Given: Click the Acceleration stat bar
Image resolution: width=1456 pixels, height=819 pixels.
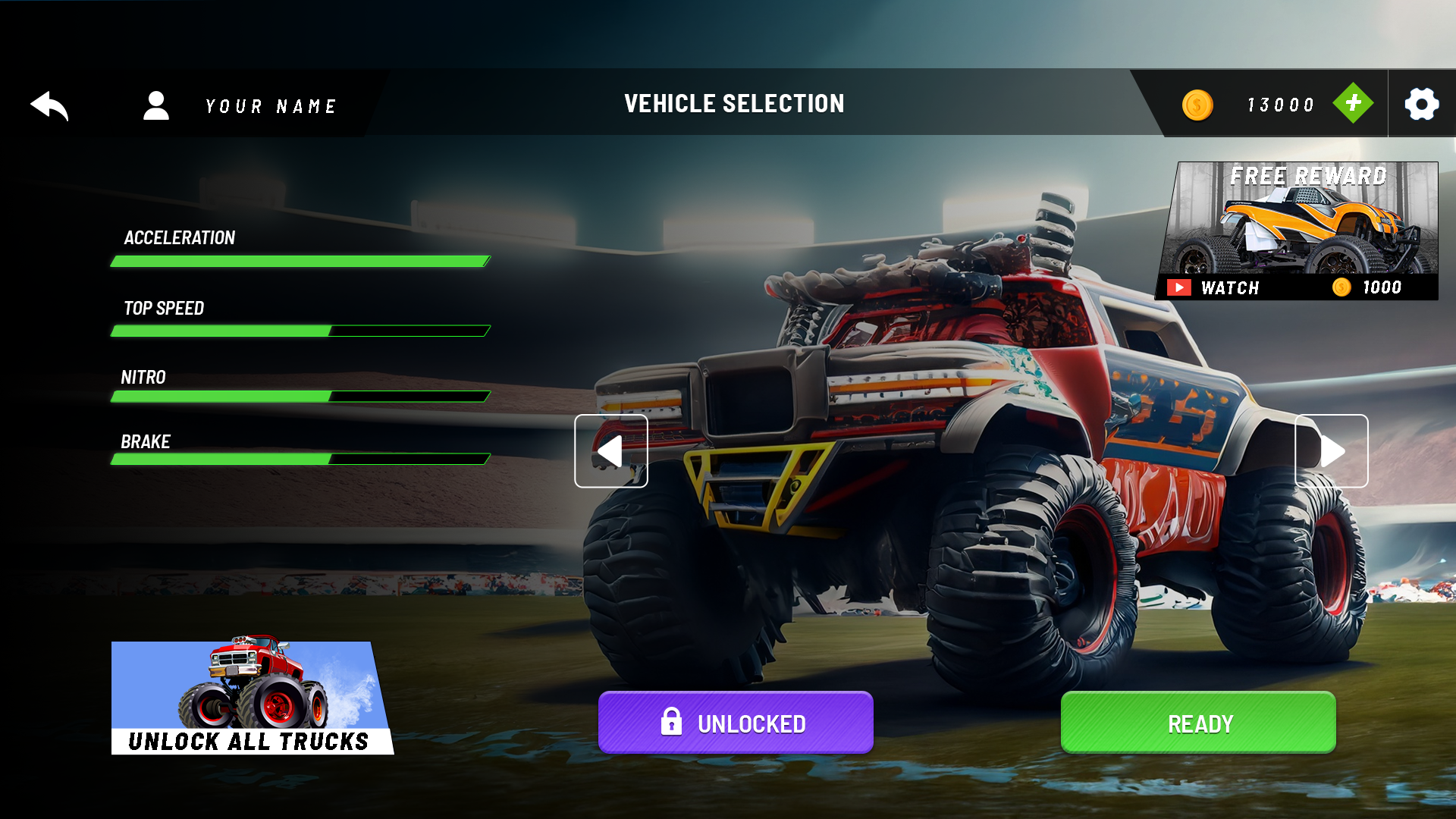Looking at the screenshot, I should [300, 261].
